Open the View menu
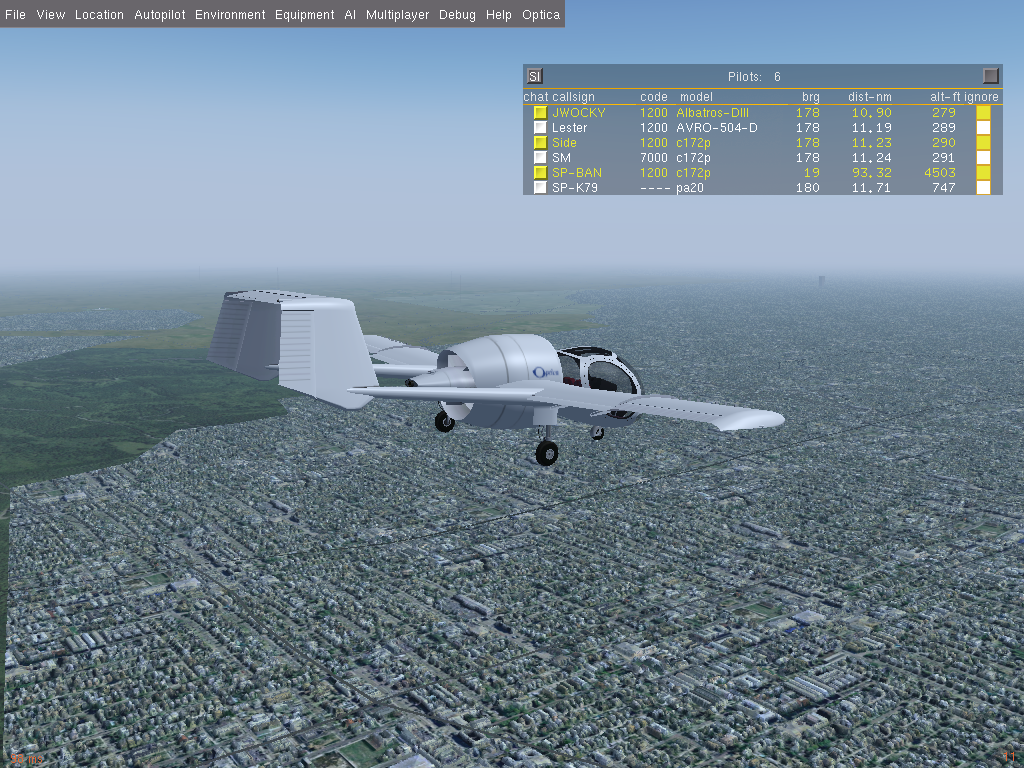 (50, 15)
